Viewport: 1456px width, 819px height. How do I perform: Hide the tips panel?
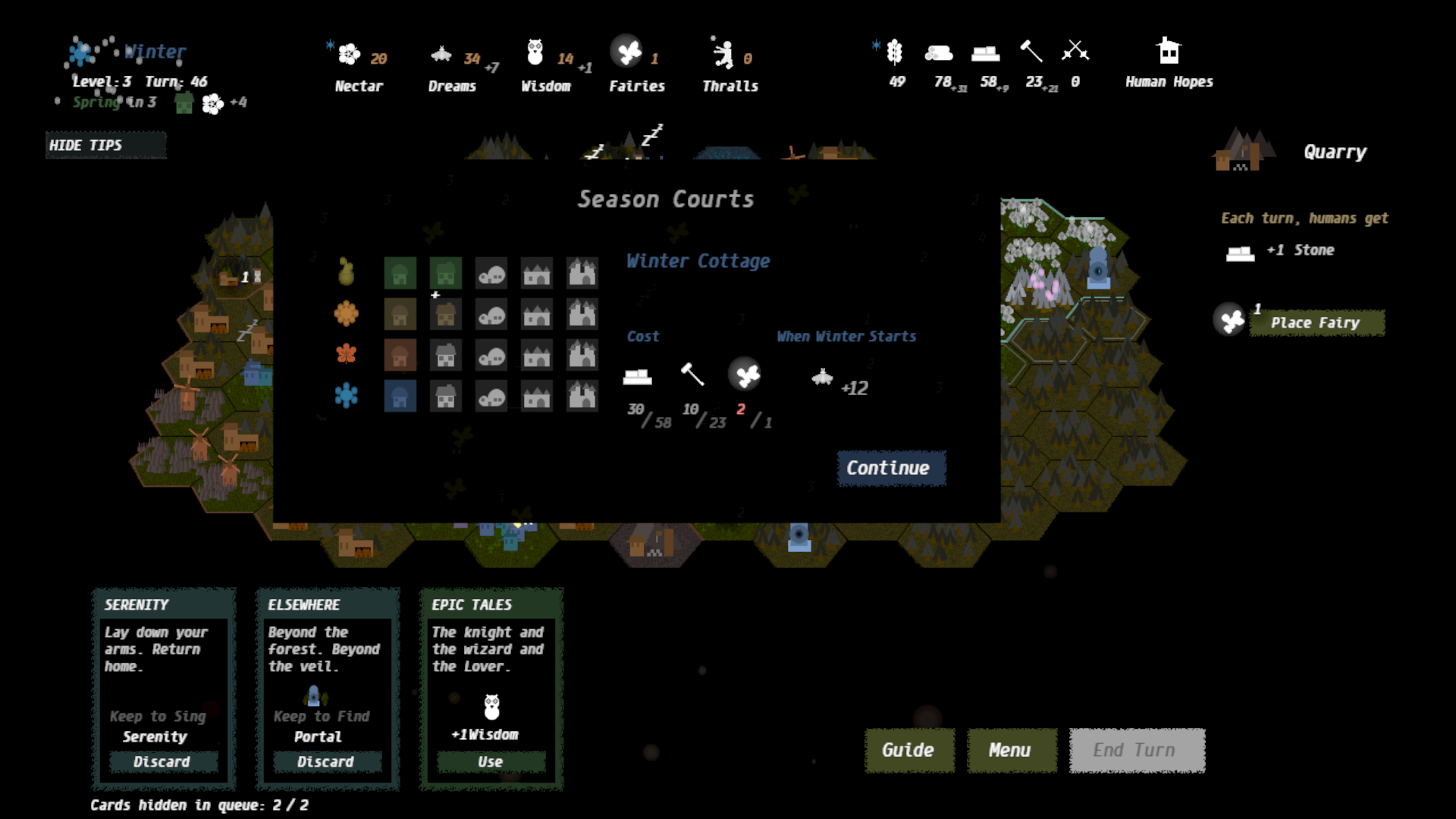tap(105, 145)
